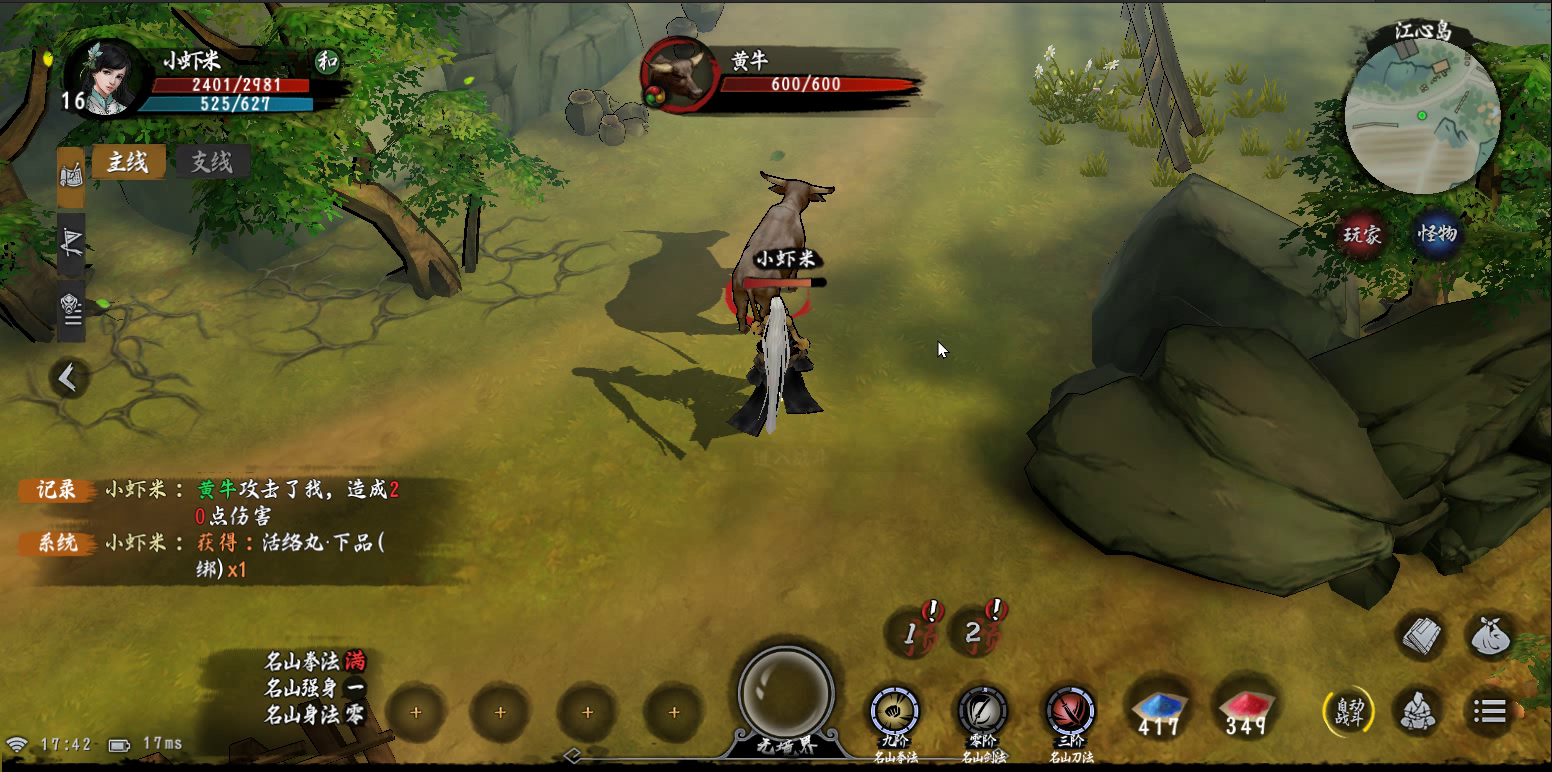Toggle 自动战斗 auto battle
The image size is (1552, 772).
point(1347,712)
